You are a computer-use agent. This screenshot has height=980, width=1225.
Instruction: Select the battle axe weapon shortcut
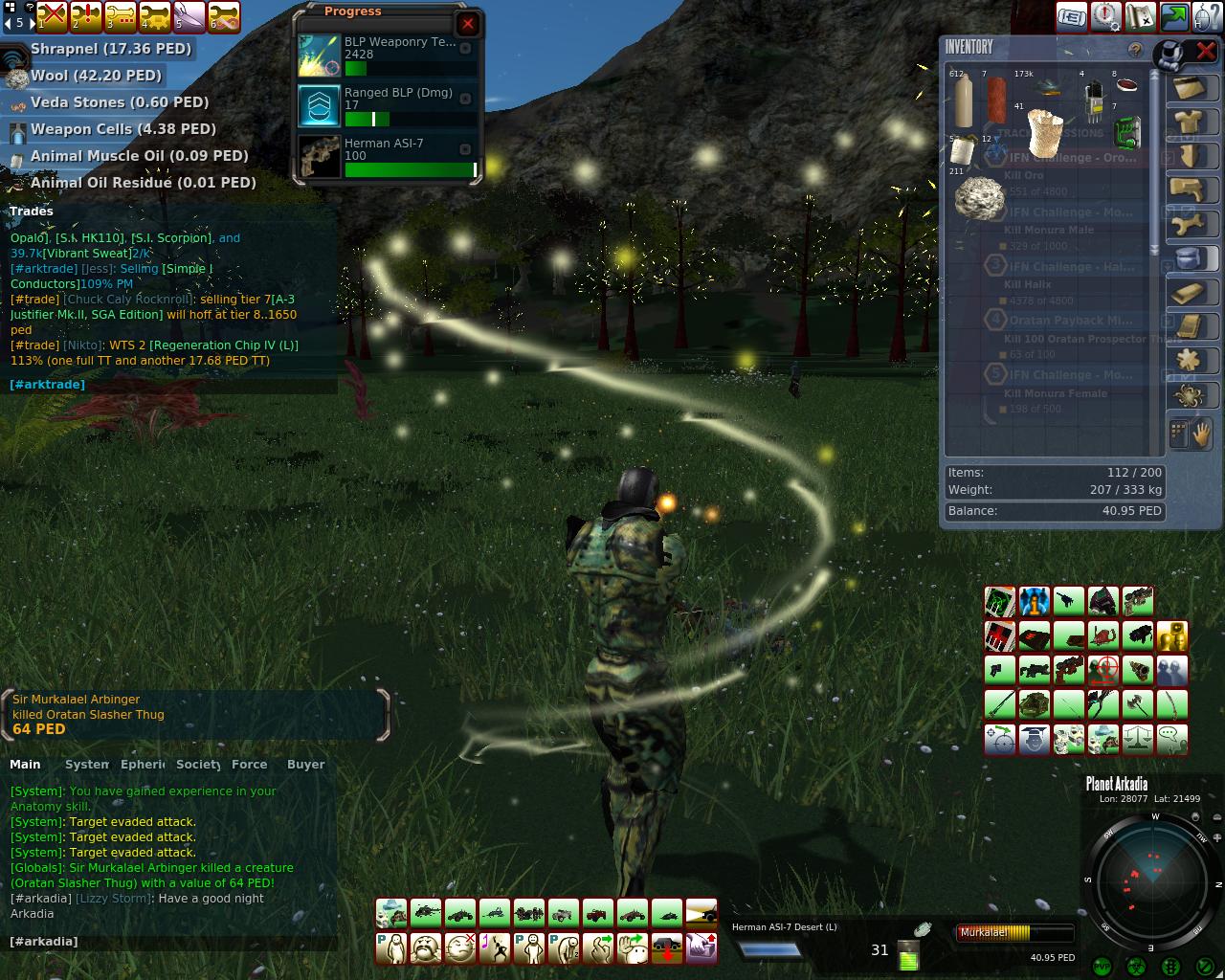pyautogui.click(x=1138, y=704)
